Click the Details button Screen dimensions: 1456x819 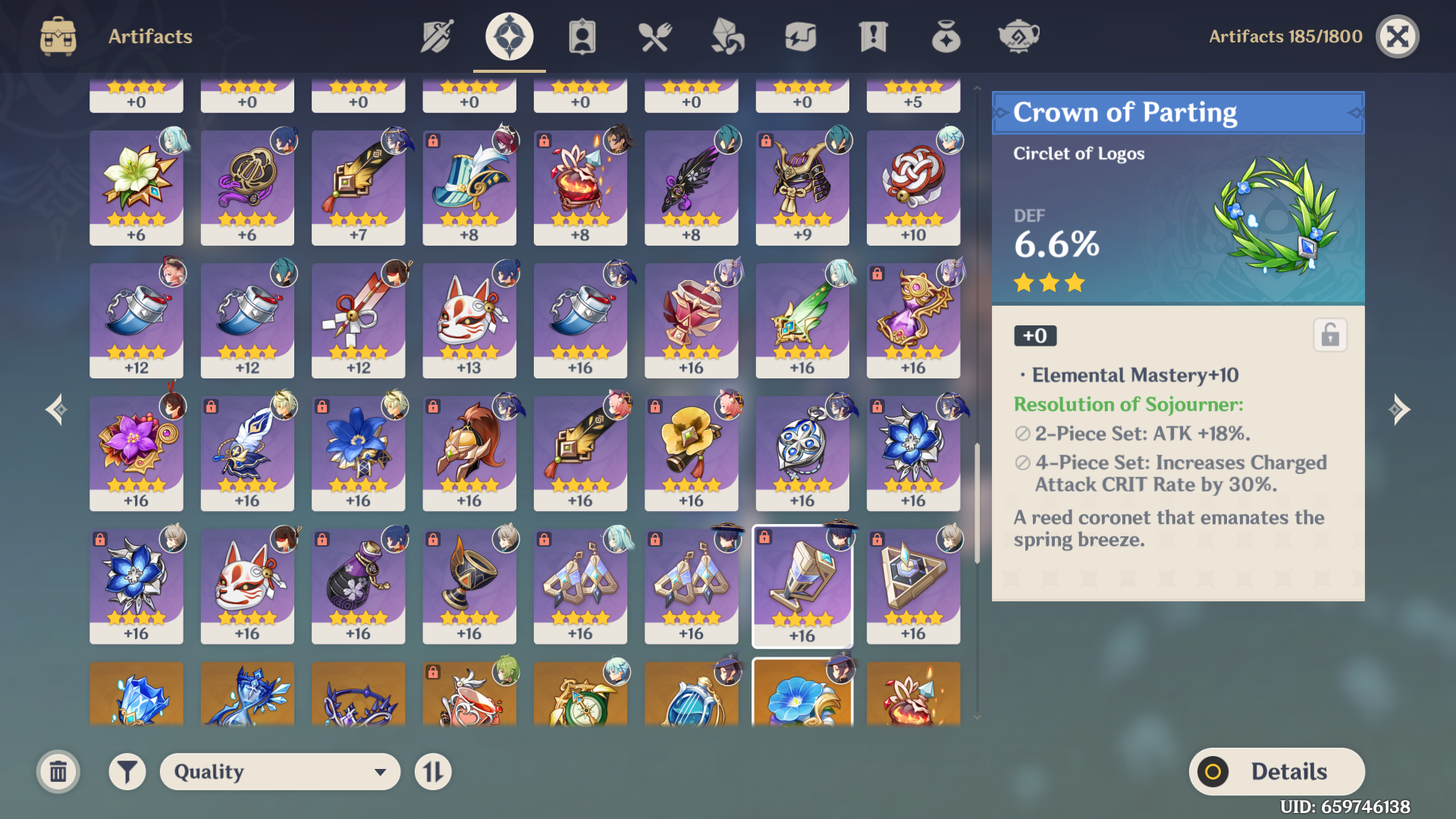1277,771
